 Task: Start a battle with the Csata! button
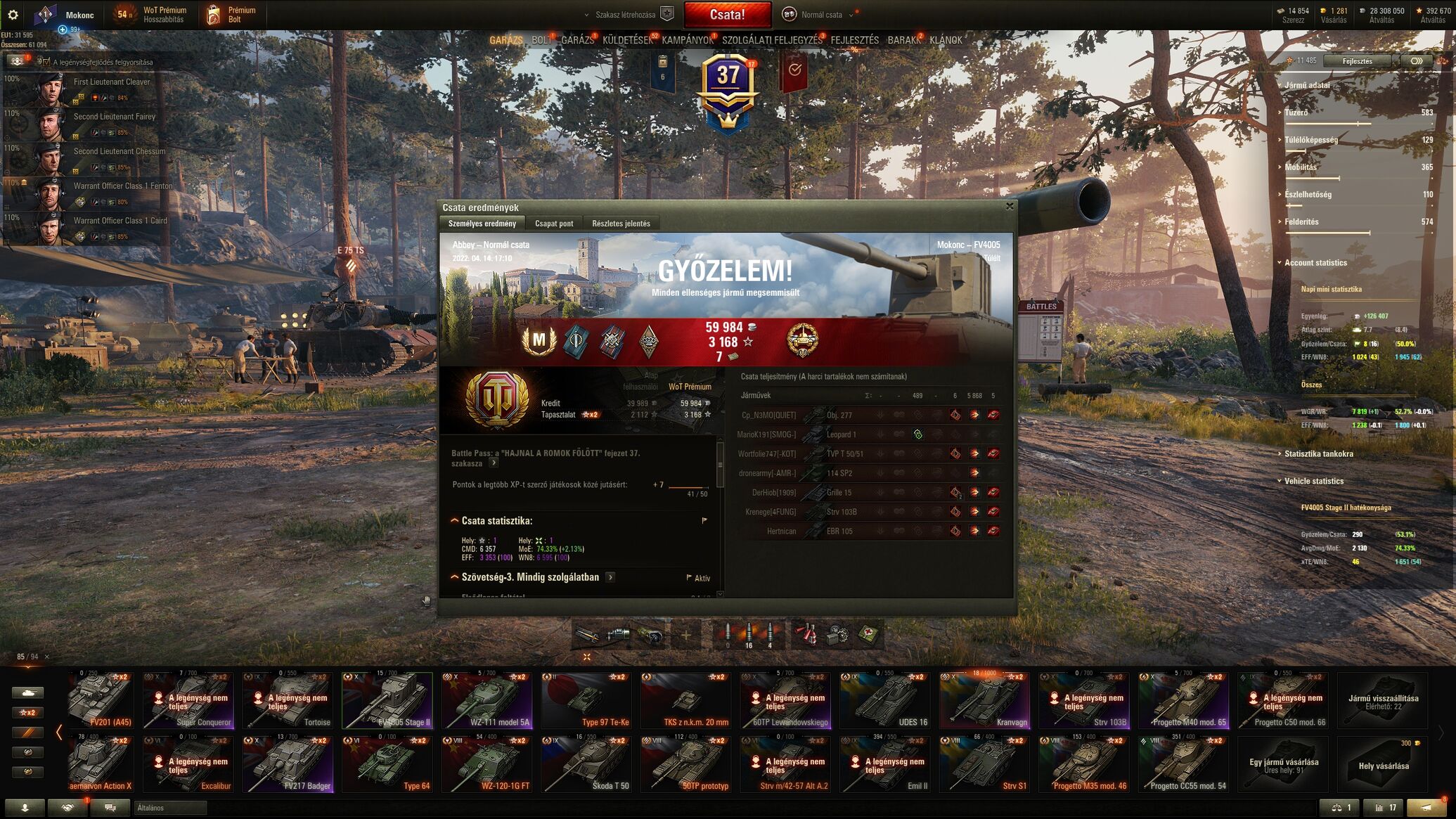(726, 15)
